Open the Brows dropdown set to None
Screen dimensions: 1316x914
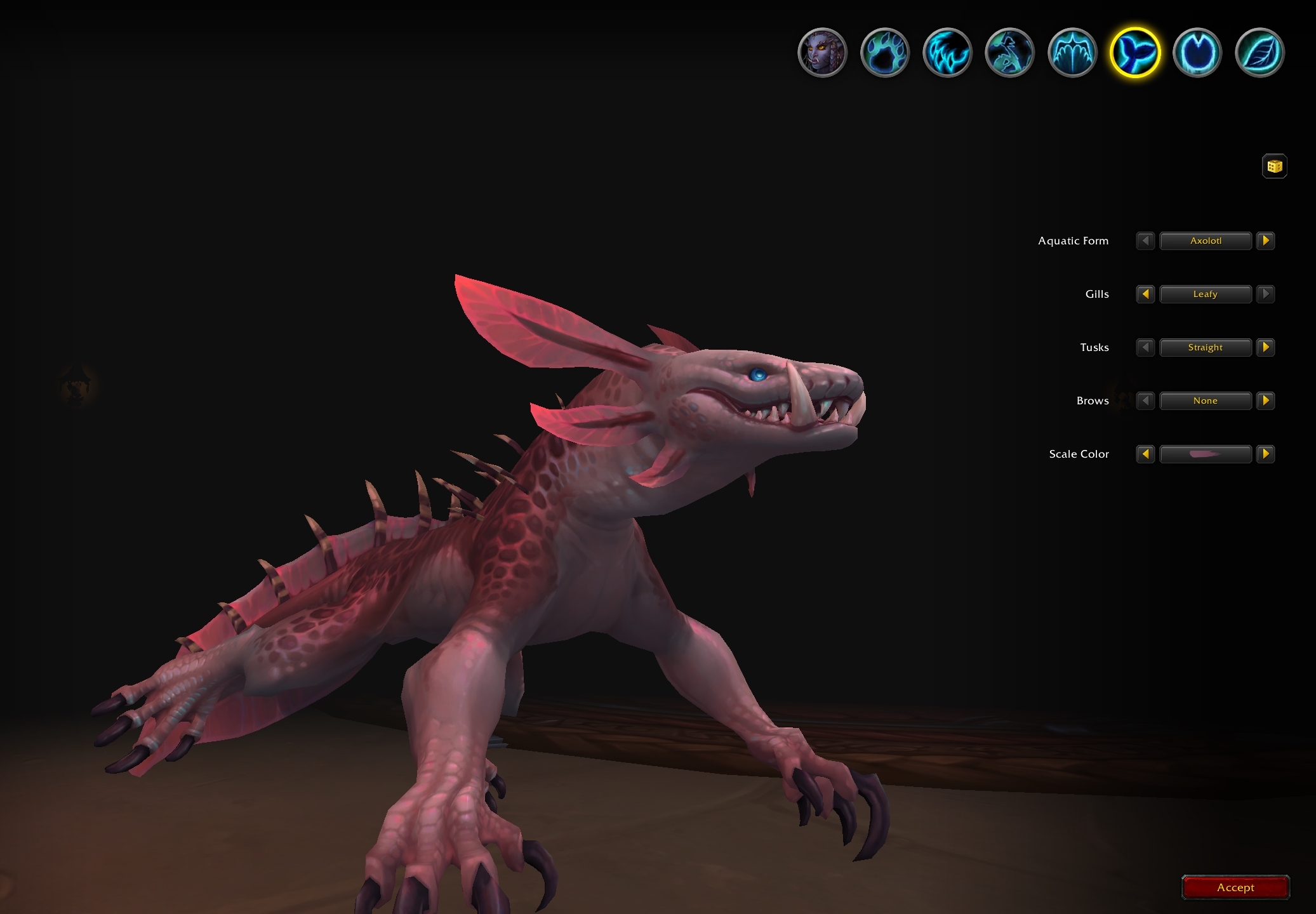[x=1206, y=401]
